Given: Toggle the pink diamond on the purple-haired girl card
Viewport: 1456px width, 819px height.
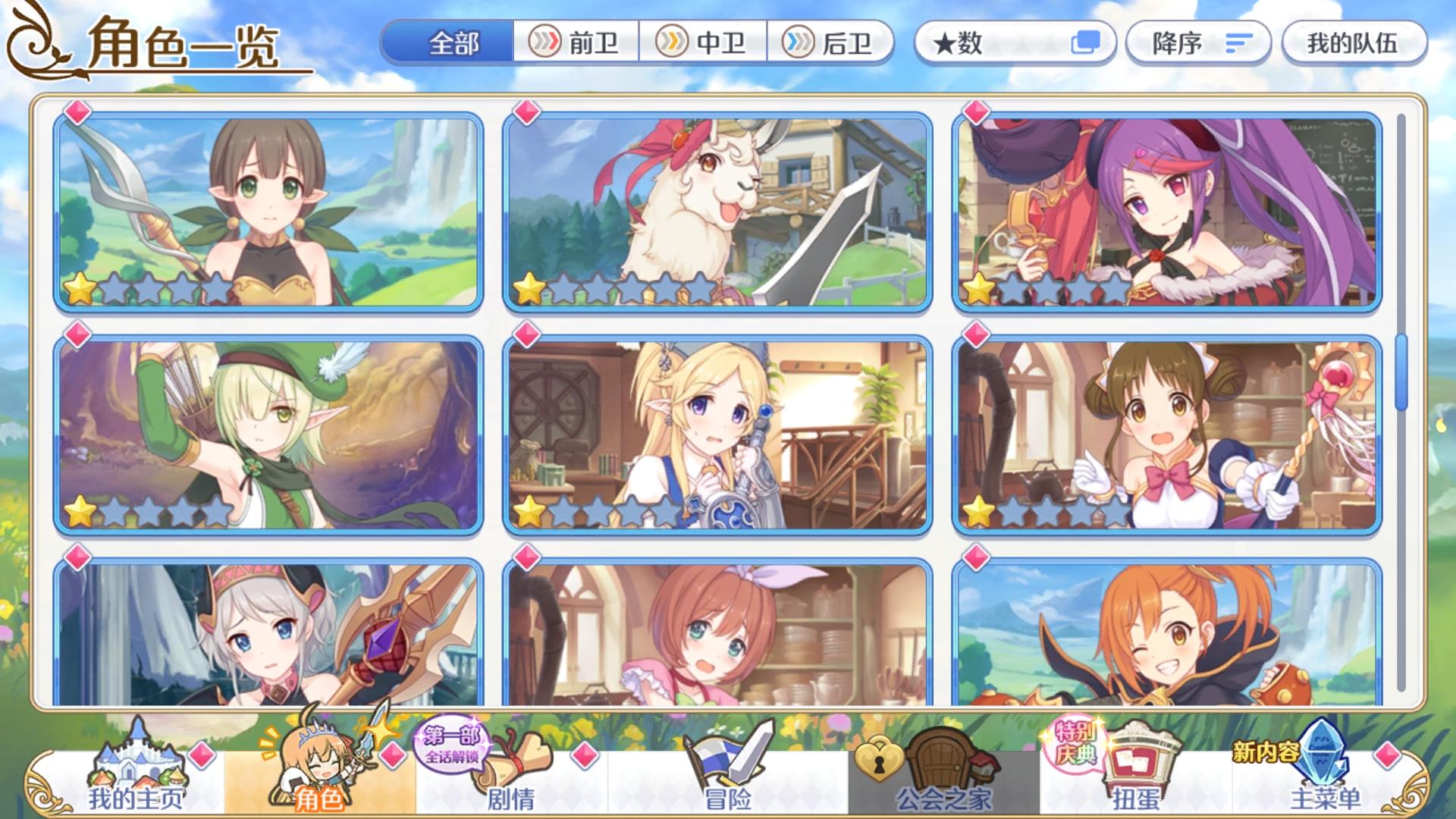Looking at the screenshot, I should pyautogui.click(x=977, y=114).
